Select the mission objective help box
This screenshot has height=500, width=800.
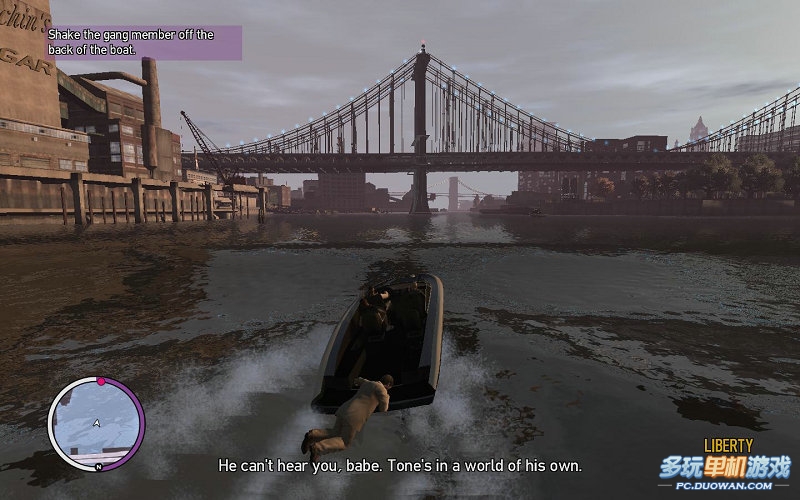(x=144, y=42)
